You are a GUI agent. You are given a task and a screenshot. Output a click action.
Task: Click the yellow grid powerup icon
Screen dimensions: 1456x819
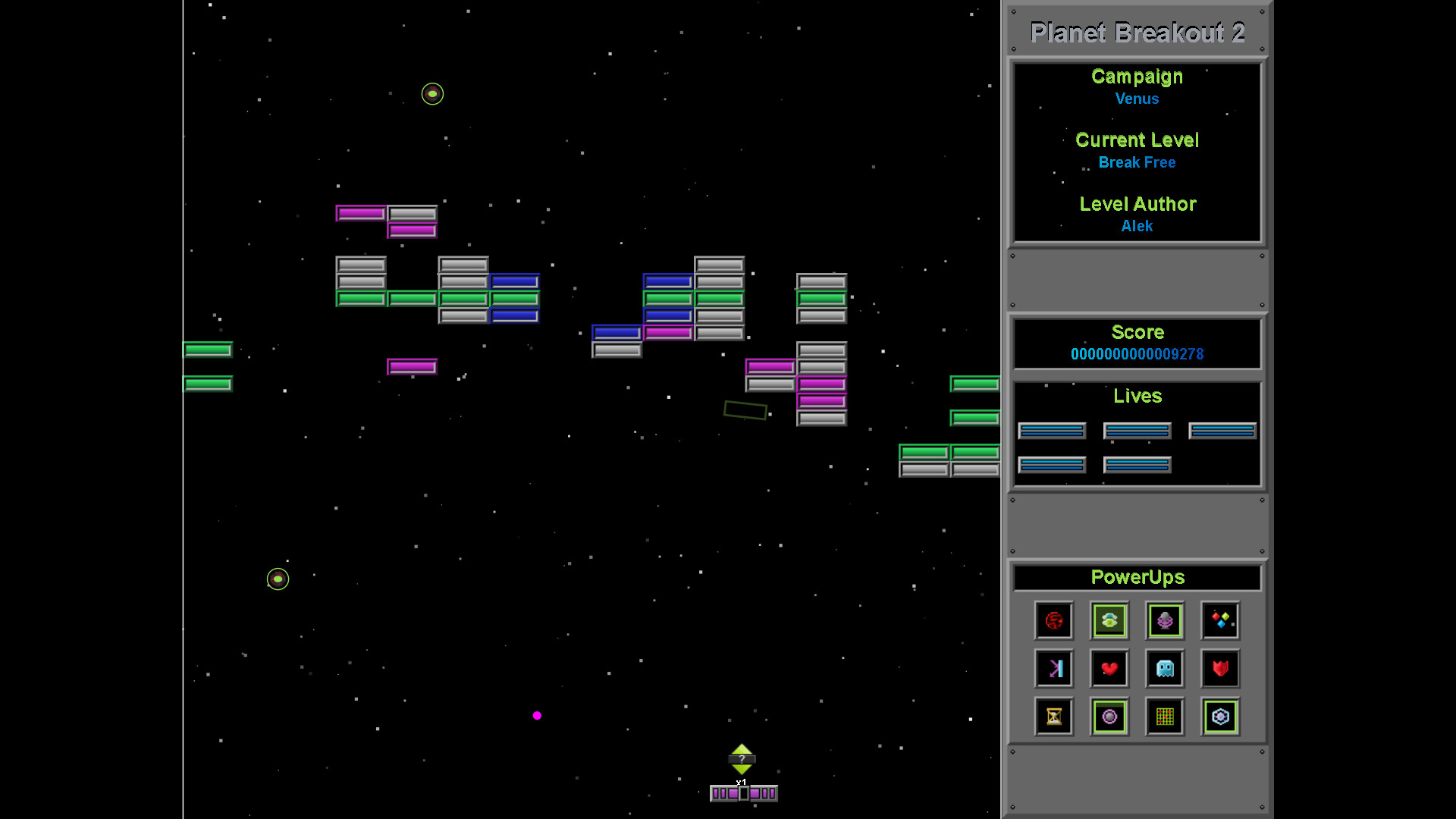coord(1165,717)
